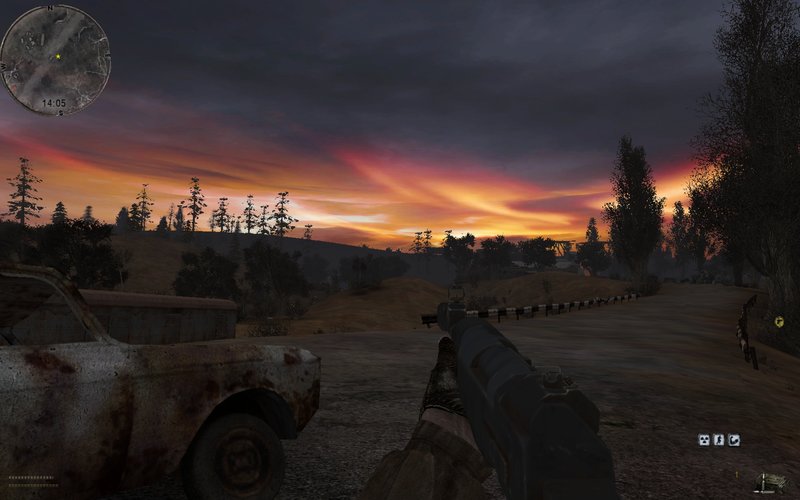
Task: Select the flexed arm status icon
Action: coord(734,439)
